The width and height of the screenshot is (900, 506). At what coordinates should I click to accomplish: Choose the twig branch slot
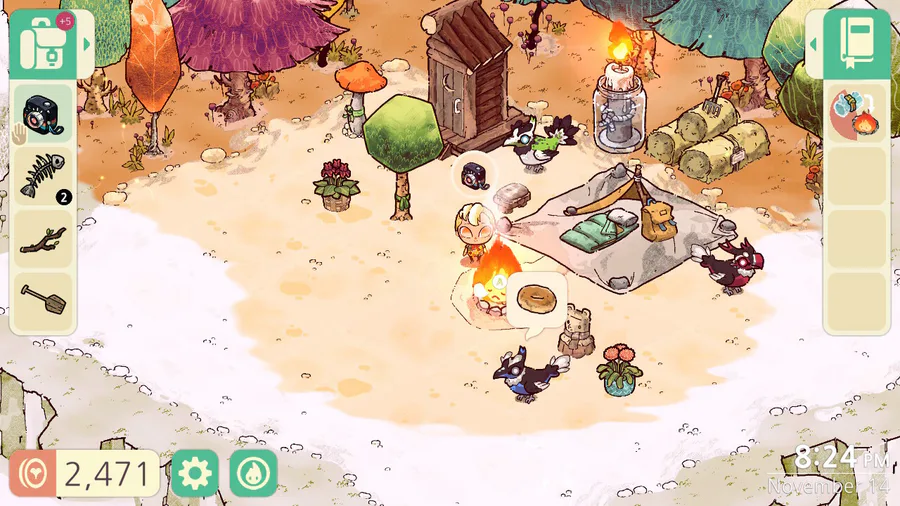[x=42, y=239]
